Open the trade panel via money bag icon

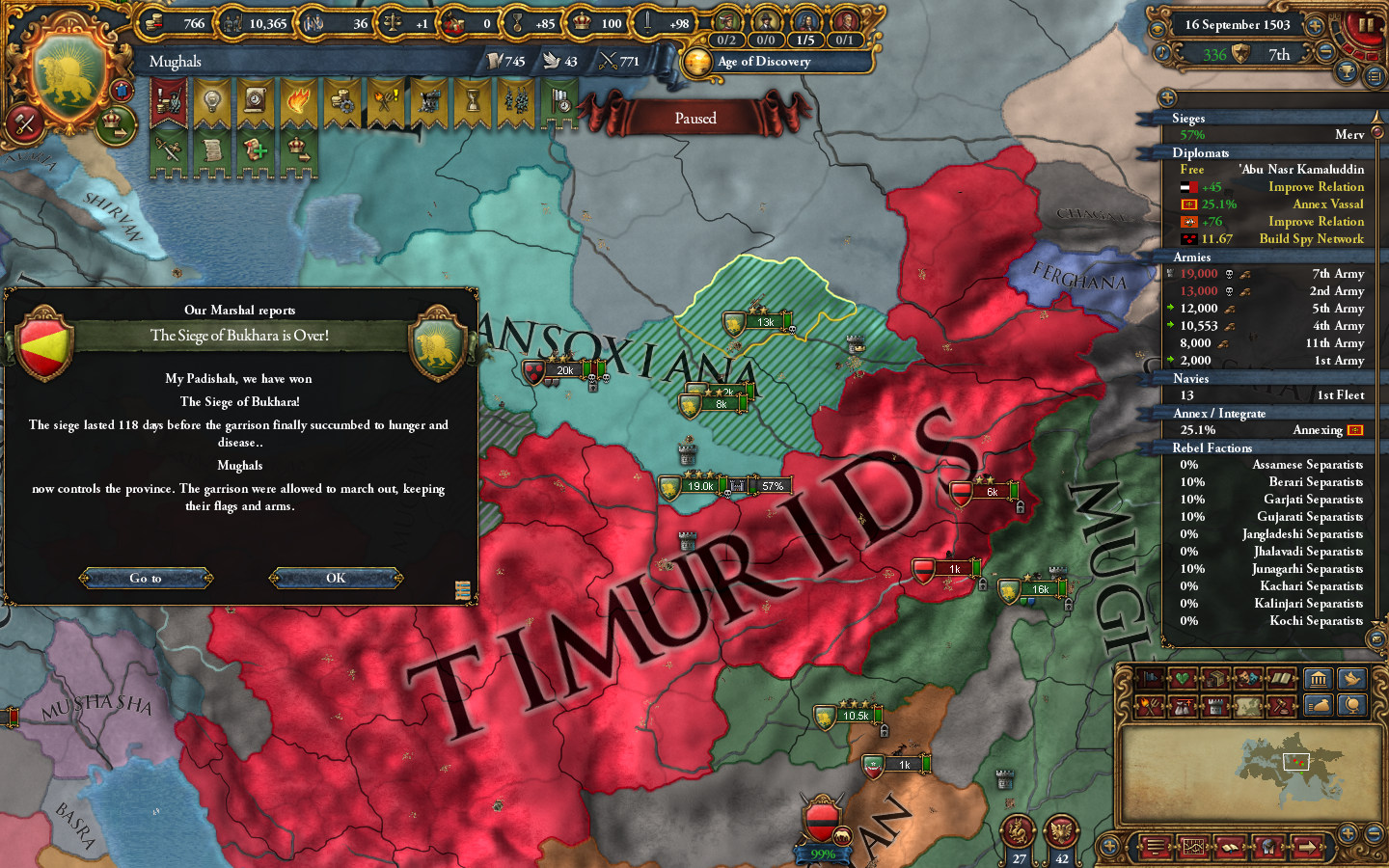tap(1319, 705)
